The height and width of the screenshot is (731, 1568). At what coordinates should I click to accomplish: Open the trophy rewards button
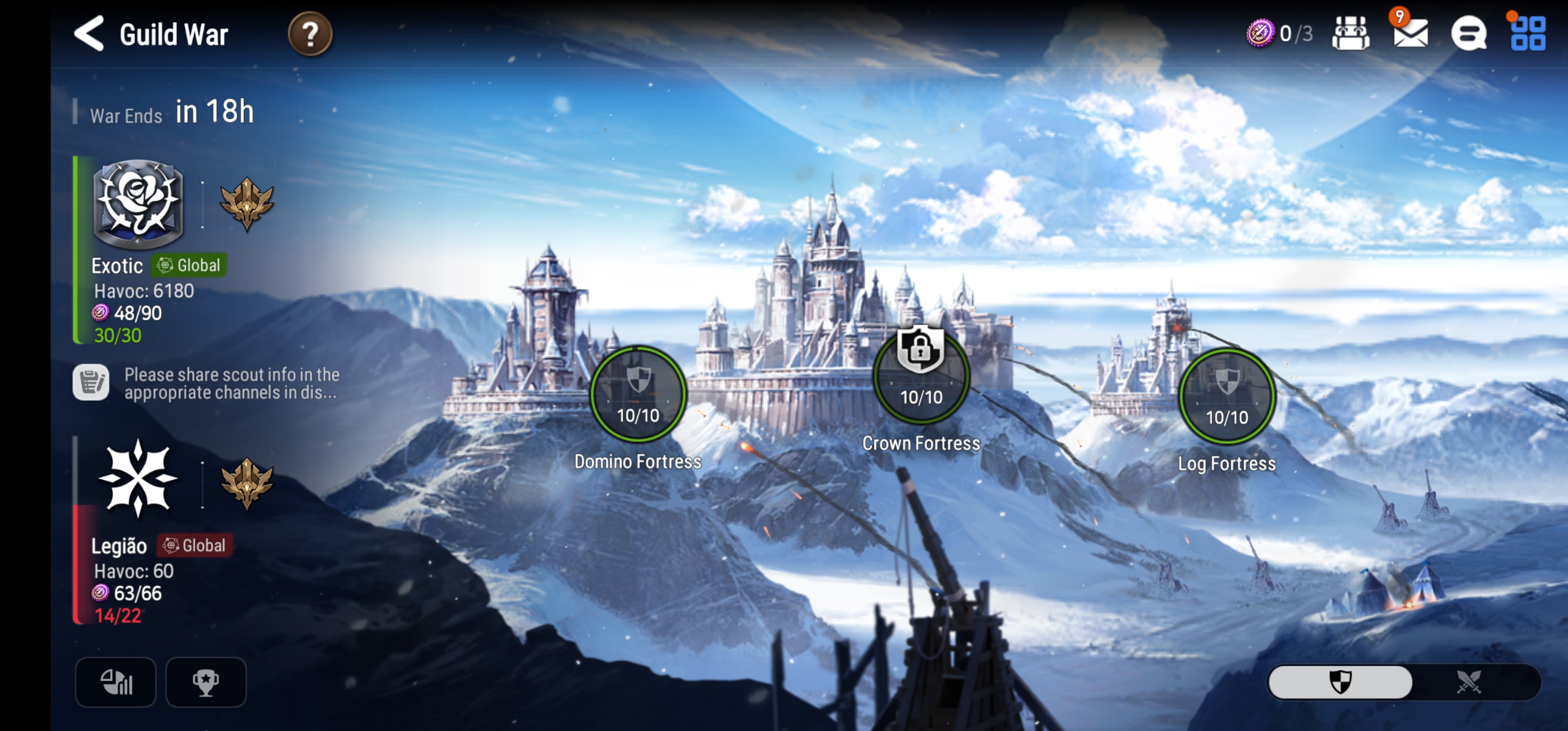click(206, 682)
